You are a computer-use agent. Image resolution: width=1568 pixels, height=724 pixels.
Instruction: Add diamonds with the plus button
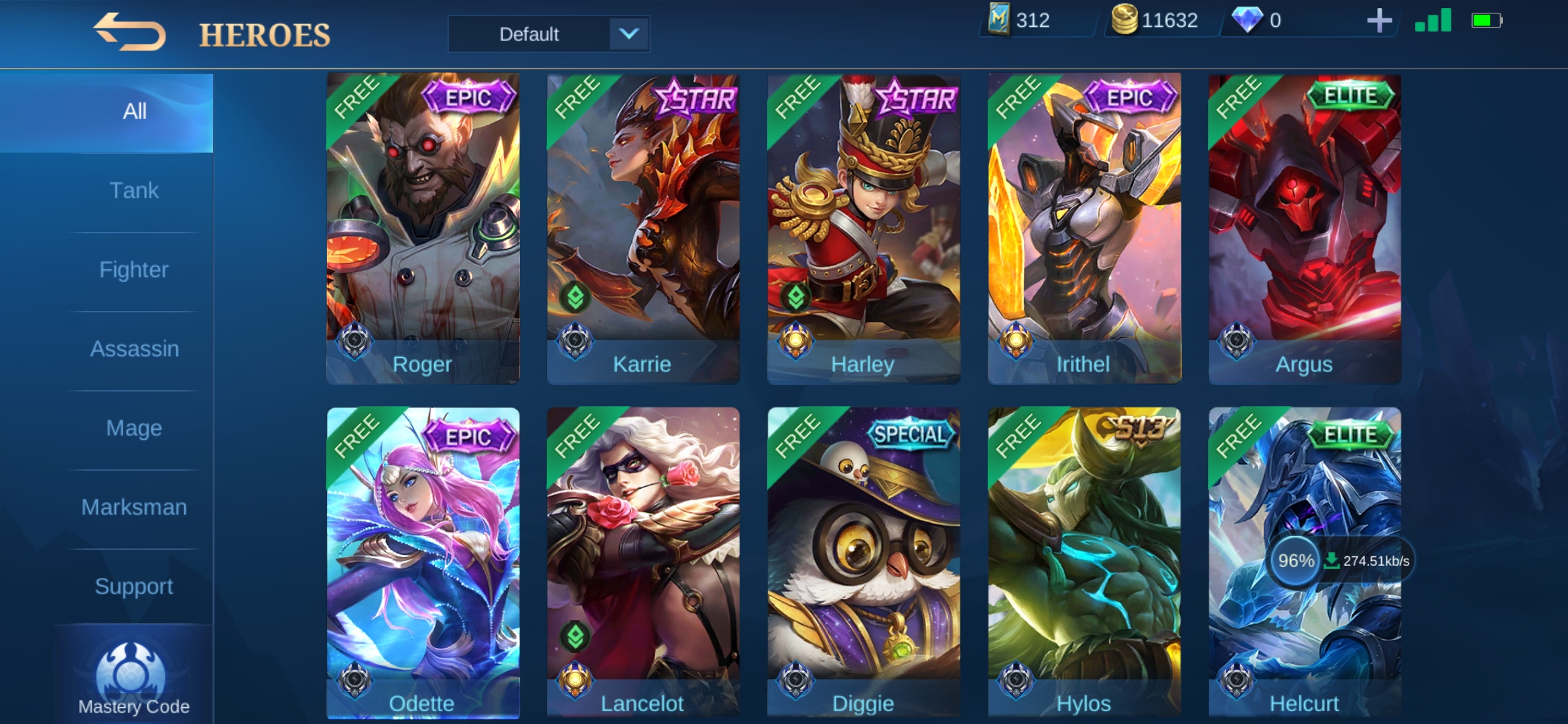click(1379, 21)
